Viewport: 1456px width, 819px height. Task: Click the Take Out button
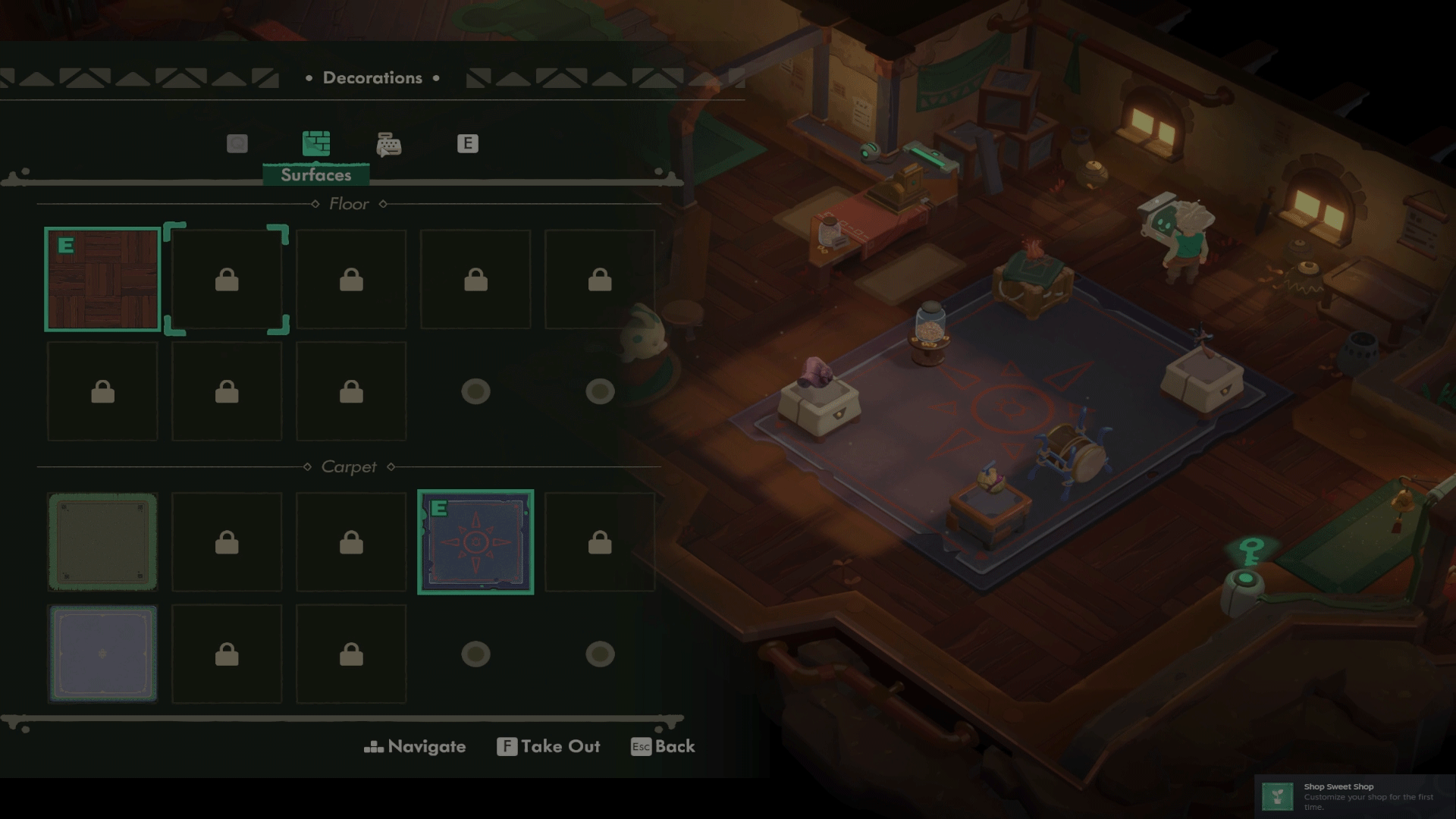548,747
